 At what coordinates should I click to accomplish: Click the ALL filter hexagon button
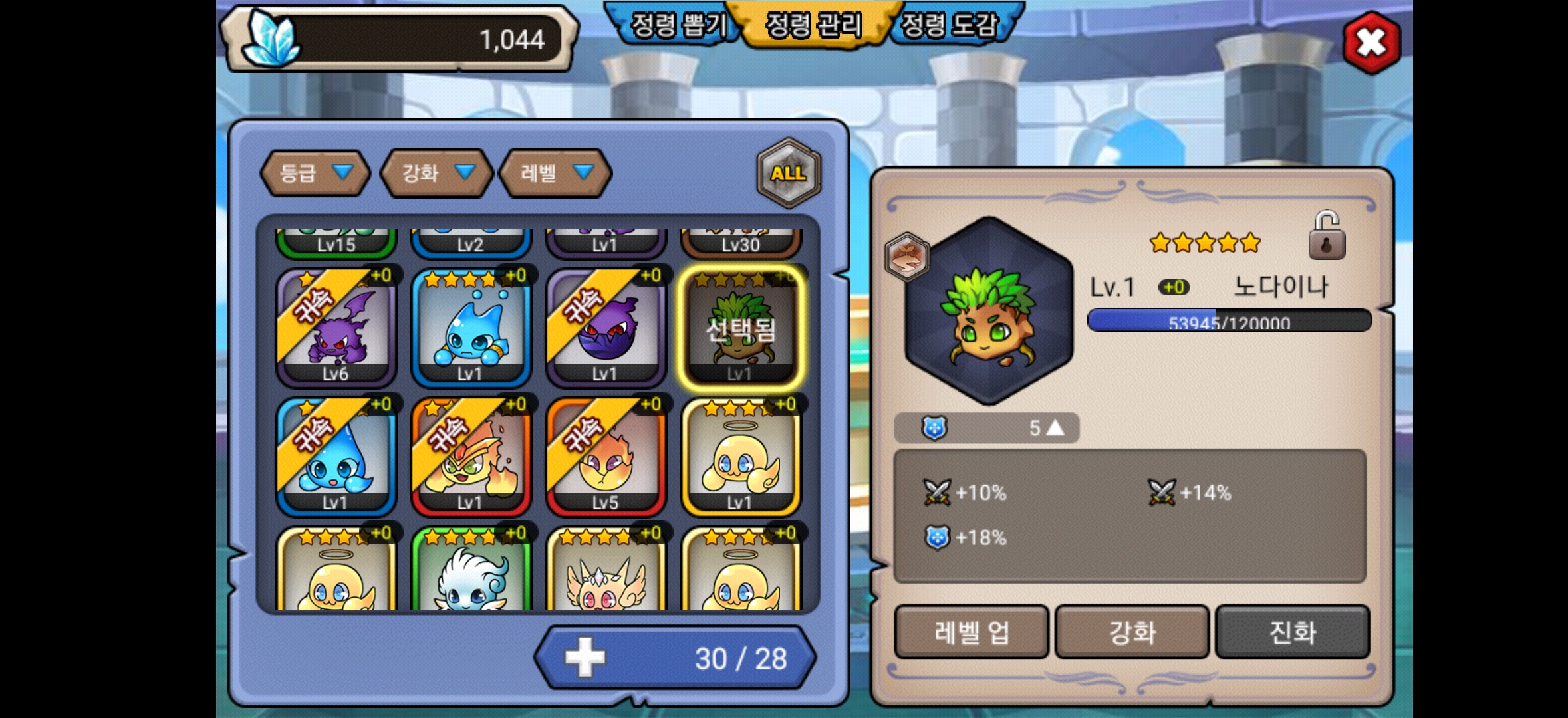click(x=789, y=173)
